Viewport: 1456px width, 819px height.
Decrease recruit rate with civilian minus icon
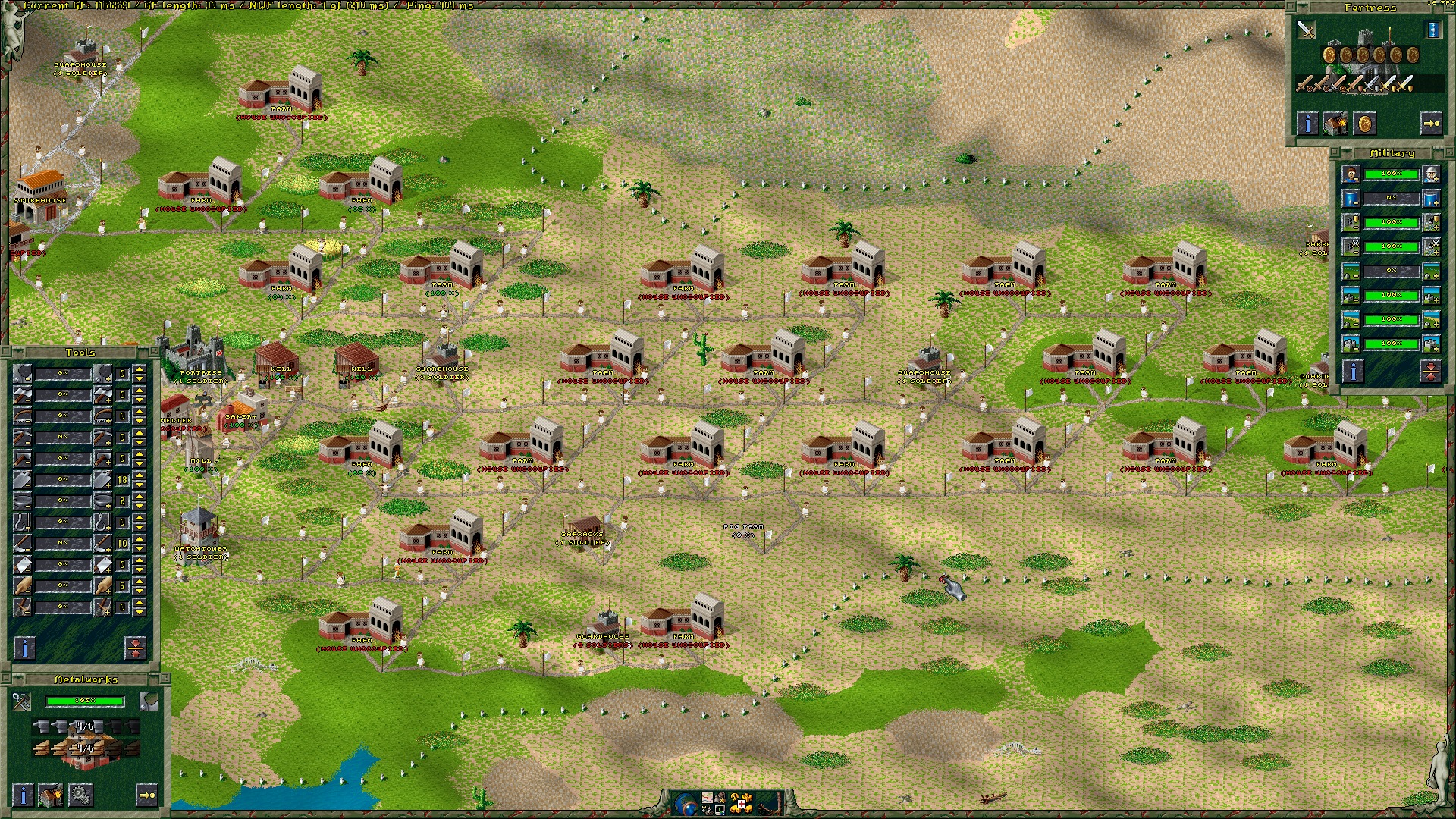tap(1351, 174)
